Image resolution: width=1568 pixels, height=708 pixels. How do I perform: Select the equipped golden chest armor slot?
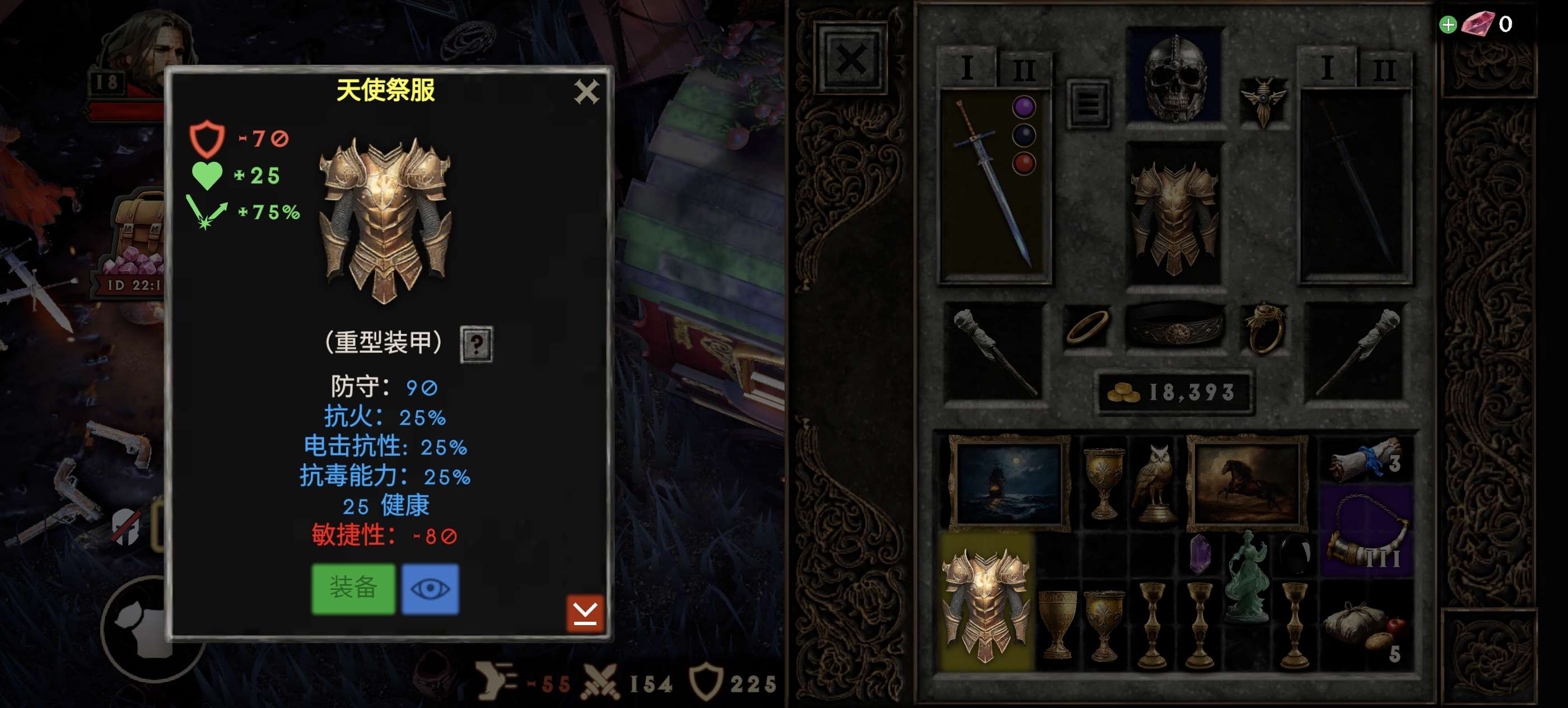[1174, 213]
